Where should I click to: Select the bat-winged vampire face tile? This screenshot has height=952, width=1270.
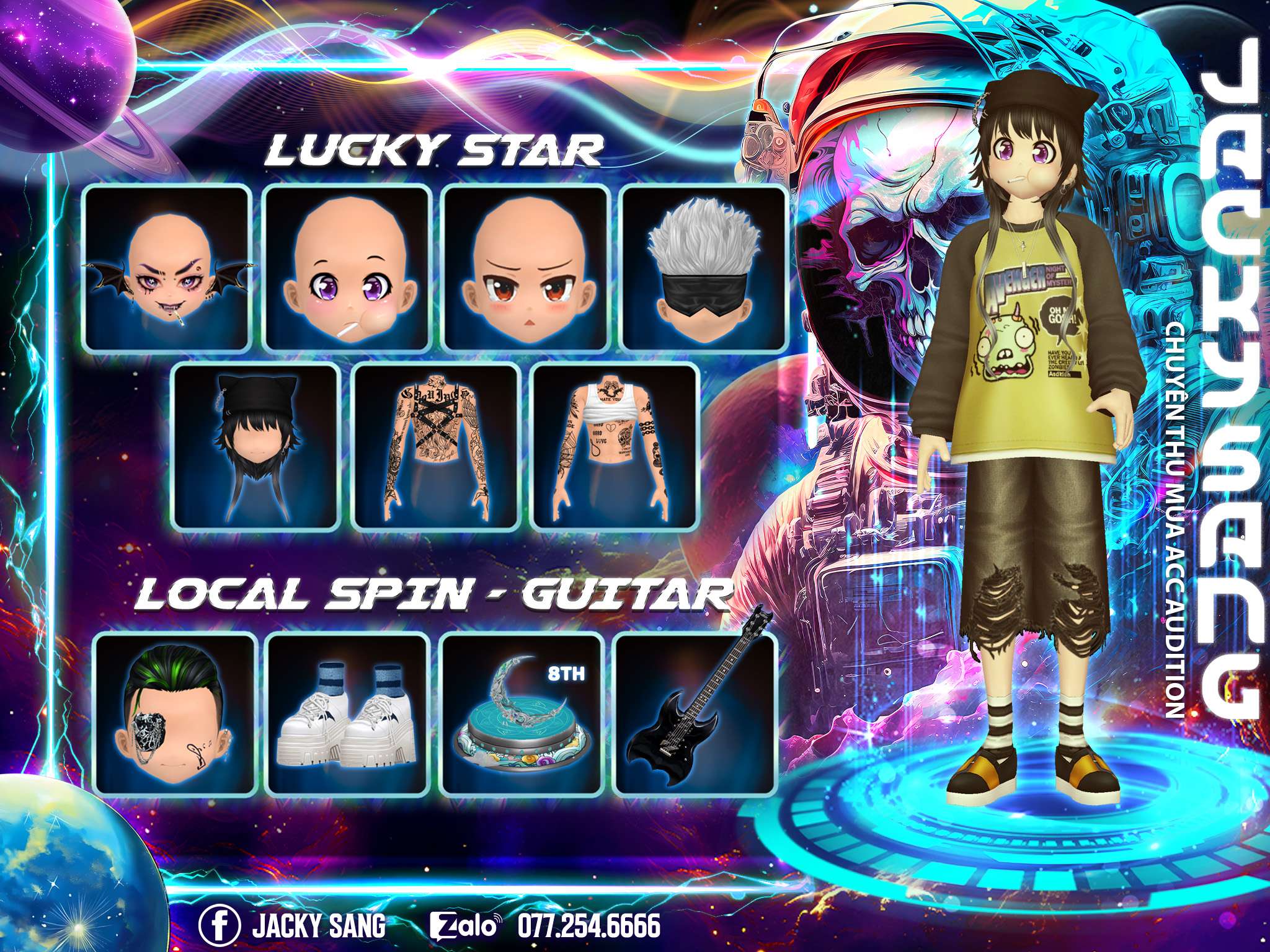click(x=167, y=268)
